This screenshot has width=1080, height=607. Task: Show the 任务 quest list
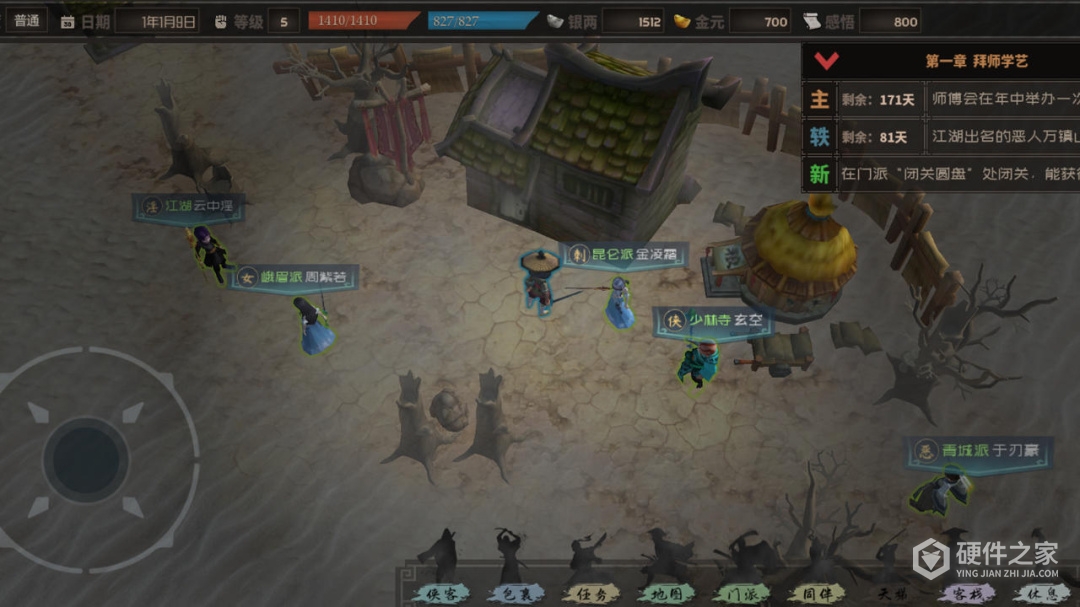[590, 591]
